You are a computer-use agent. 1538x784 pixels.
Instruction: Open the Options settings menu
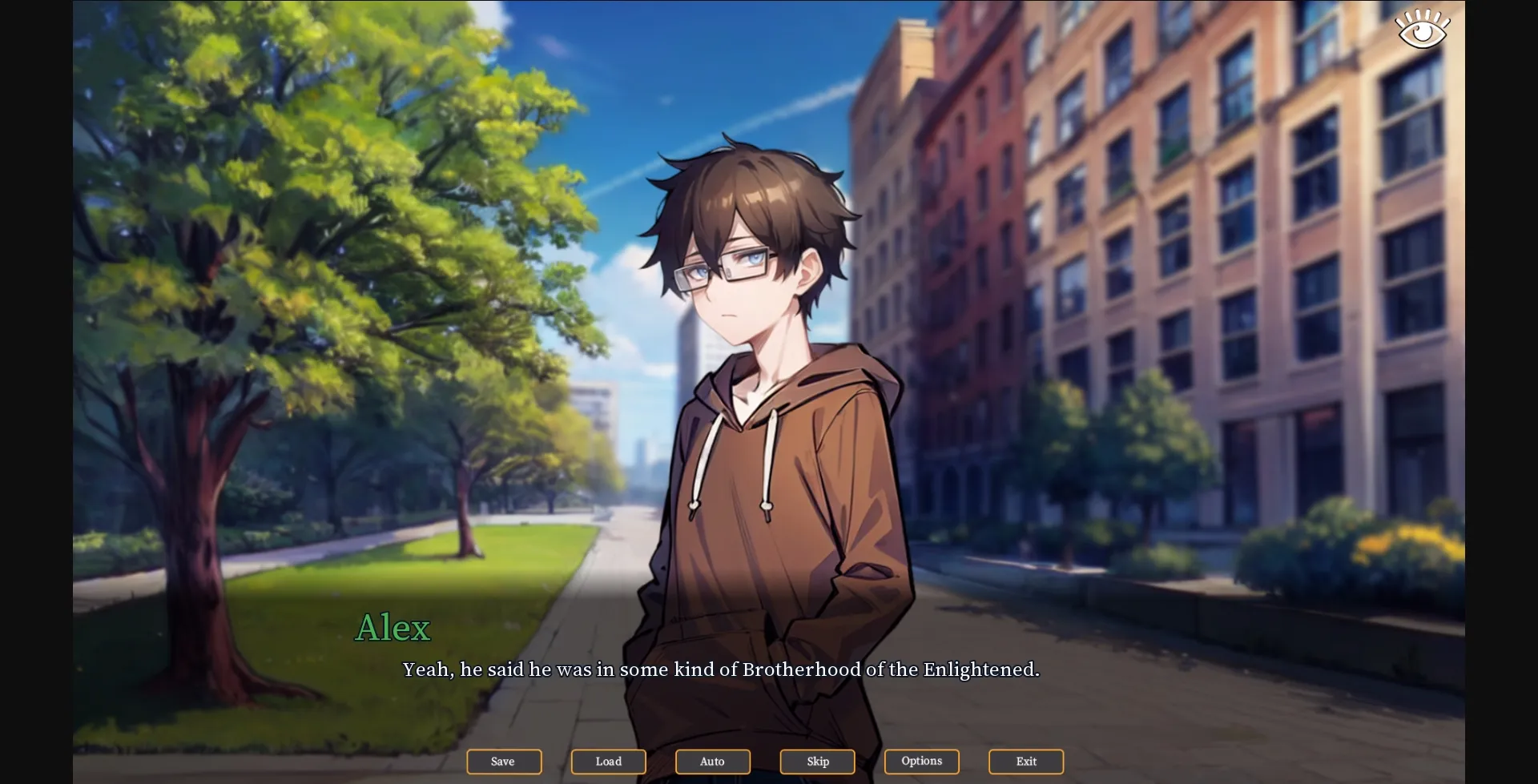tap(921, 762)
